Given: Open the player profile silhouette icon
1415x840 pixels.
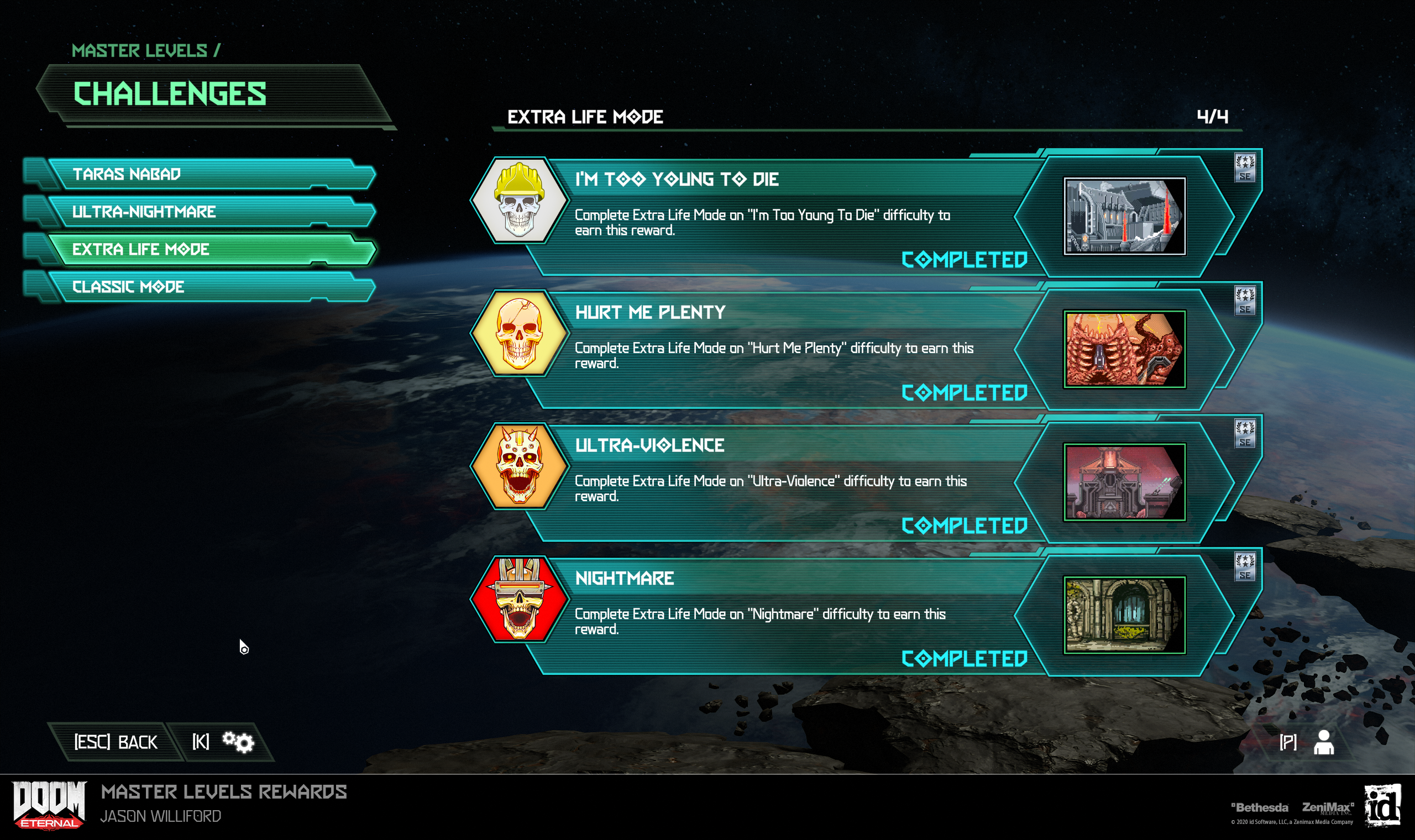Looking at the screenshot, I should [1323, 742].
